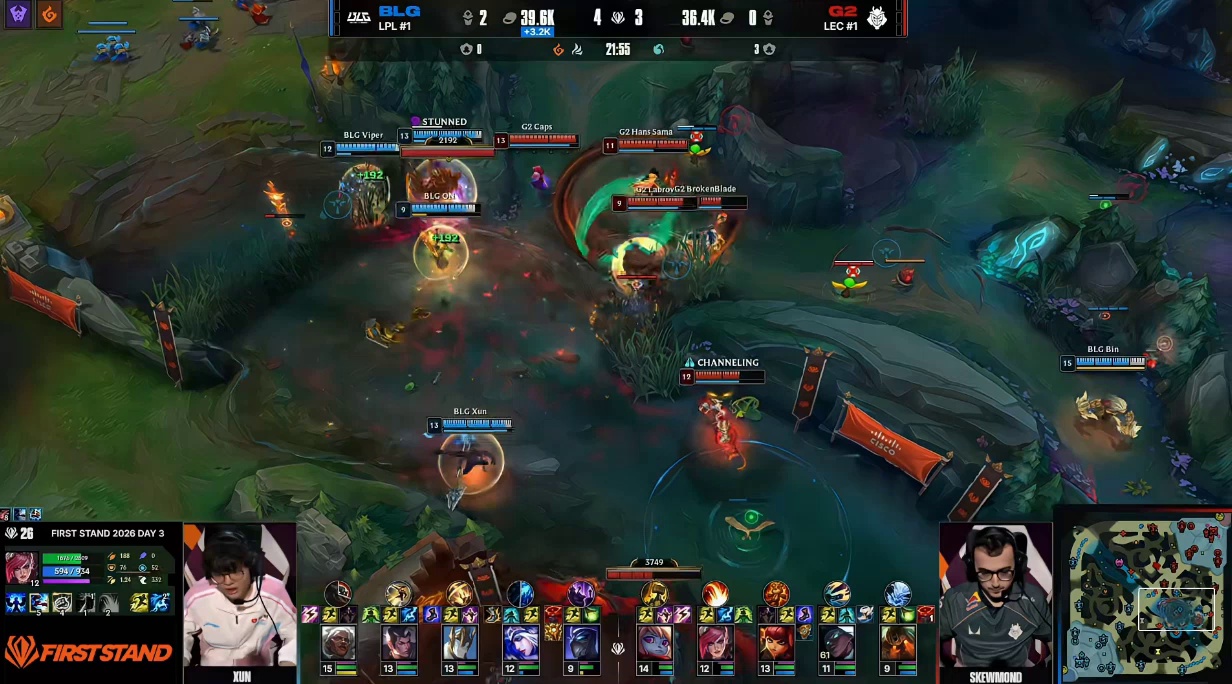Click the blue Smite icon in Vi's ability row
This screenshot has height=684, width=1232.
pyautogui.click(x=160, y=603)
